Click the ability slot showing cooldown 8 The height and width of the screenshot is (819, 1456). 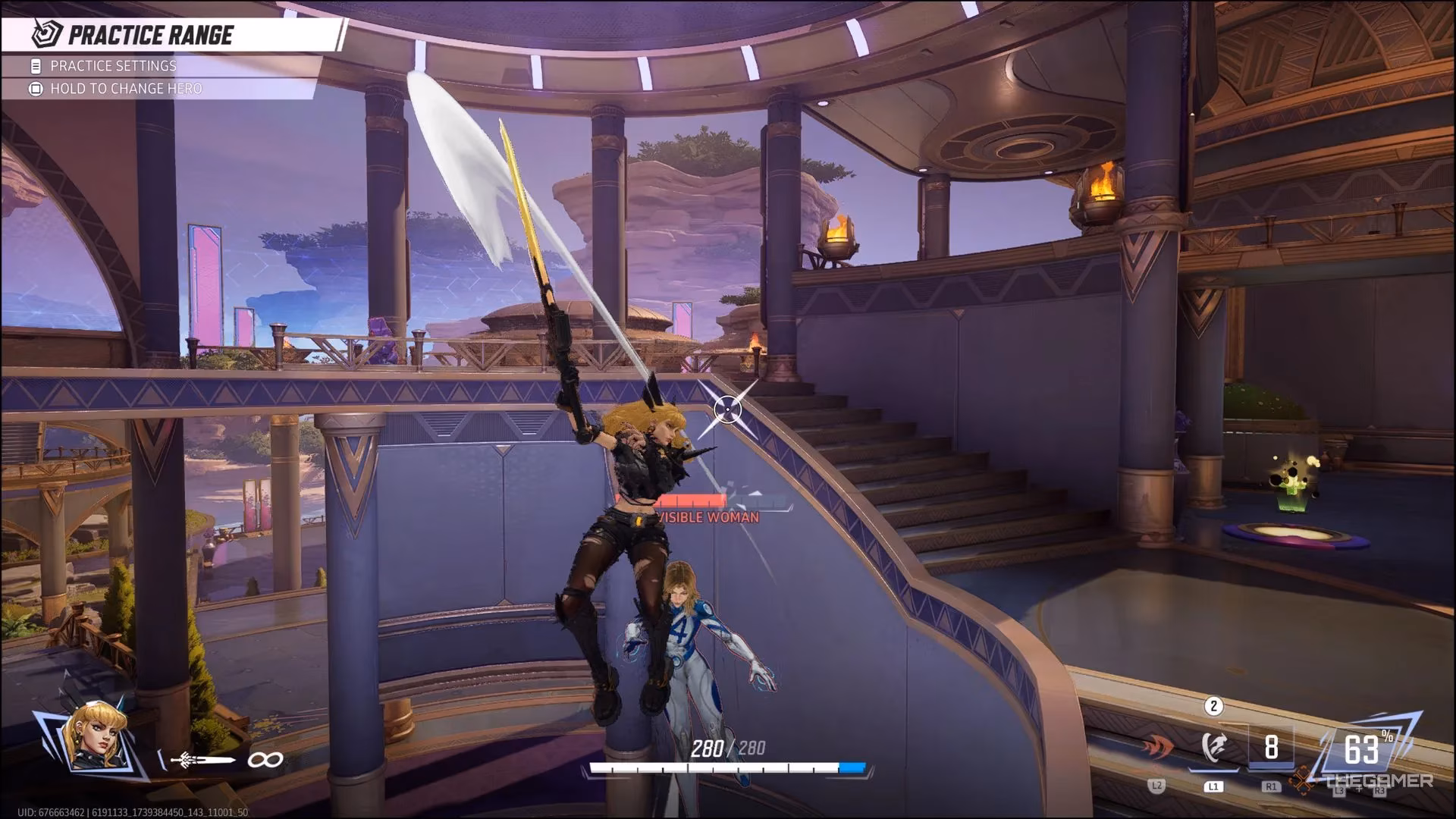(1271, 748)
